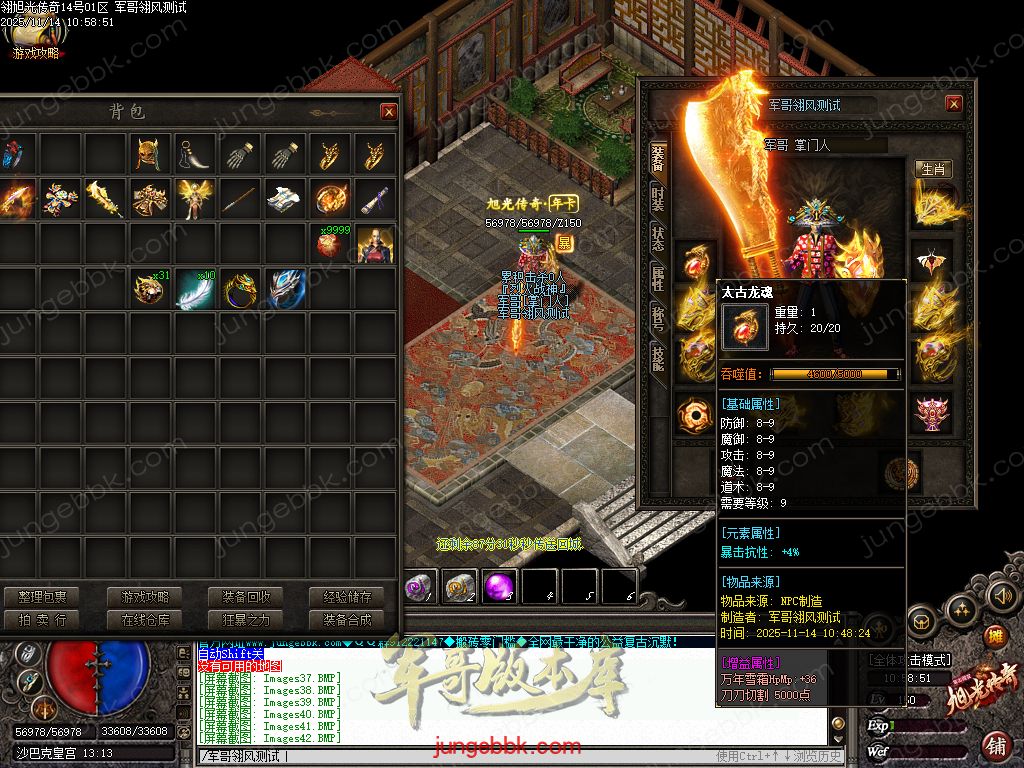Viewport: 1024px width, 768px height.
Task: Open the 生肖 zodiac button
Action: click(933, 170)
